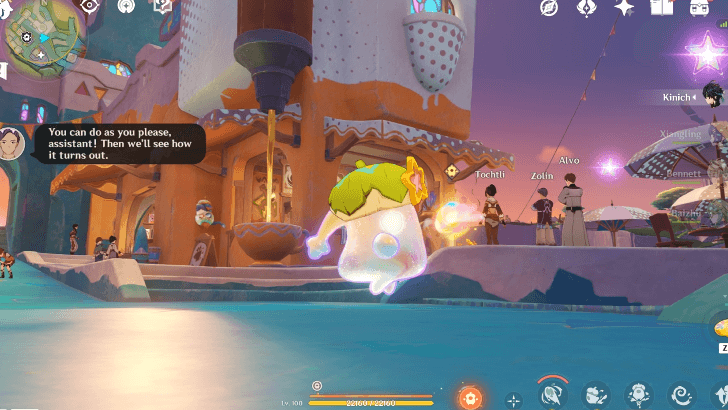Open the wish four-point star icon

tap(624, 8)
